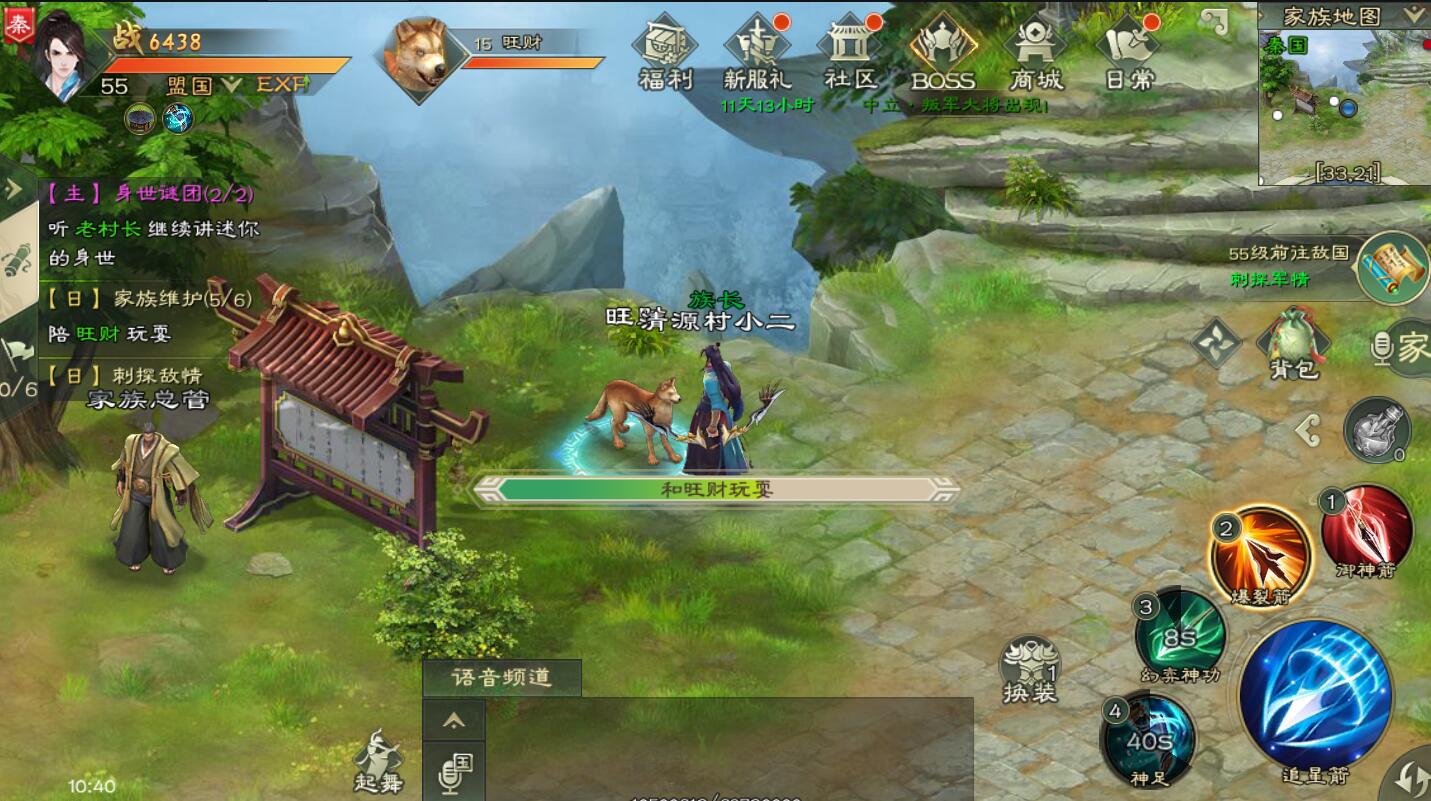
Task: Open the 语音频道 voice channel tab
Action: [x=501, y=678]
